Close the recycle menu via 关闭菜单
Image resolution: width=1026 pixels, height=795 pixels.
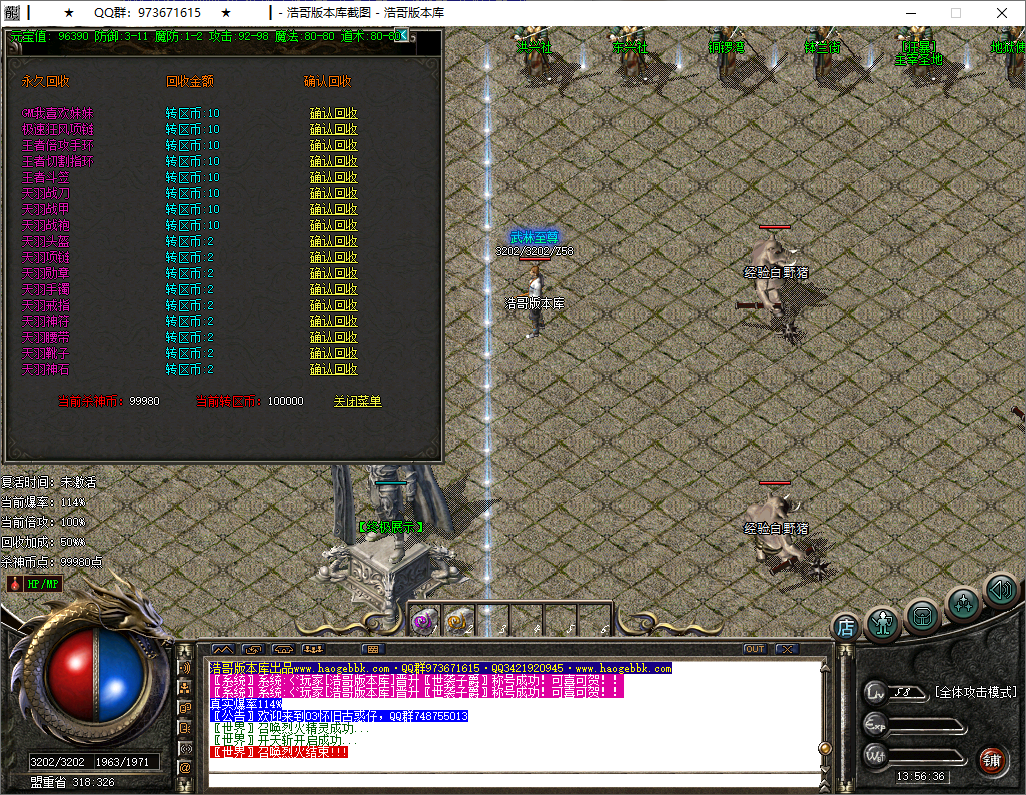(x=357, y=401)
